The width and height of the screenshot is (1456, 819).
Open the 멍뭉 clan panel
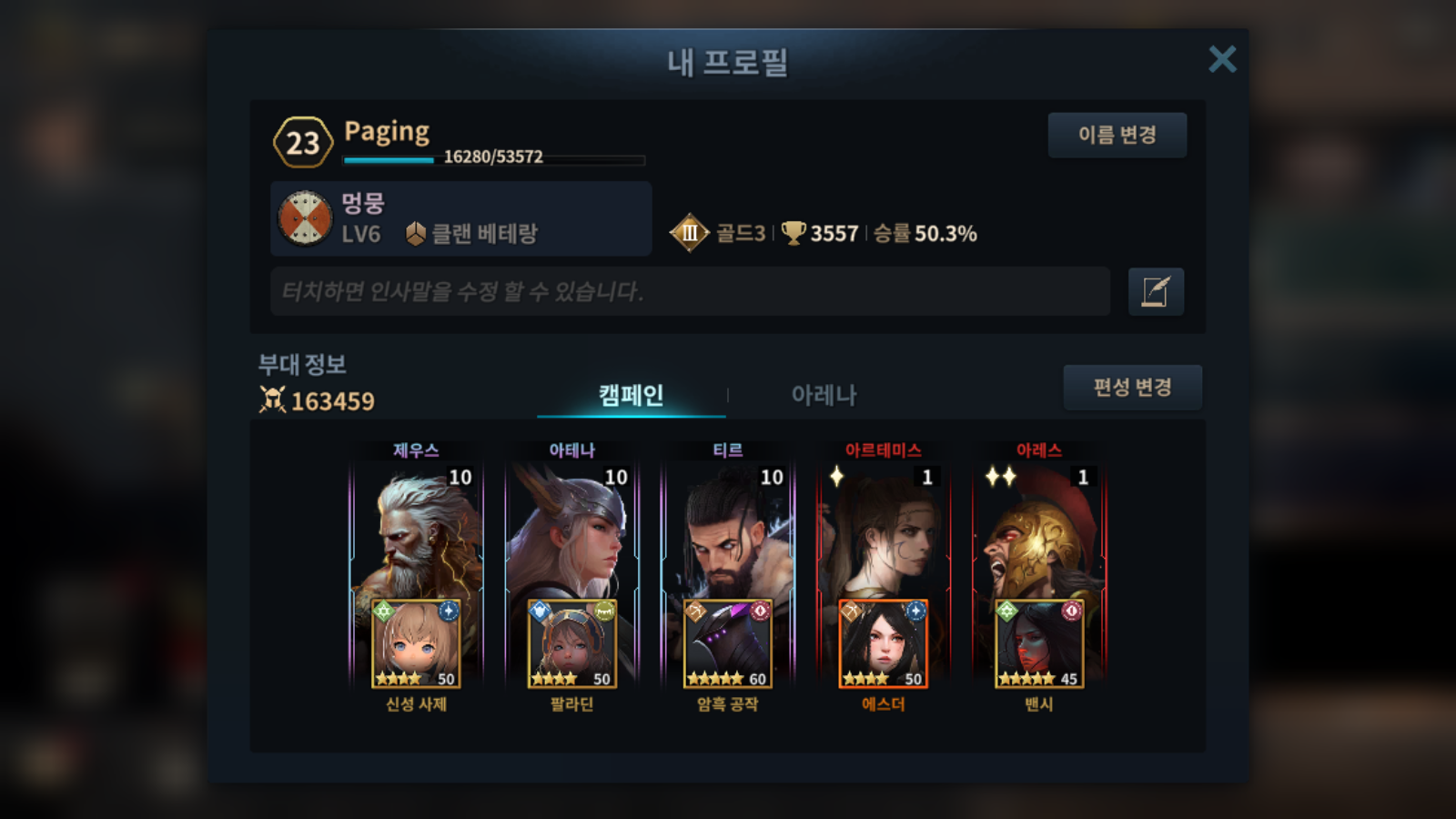pyautogui.click(x=460, y=218)
